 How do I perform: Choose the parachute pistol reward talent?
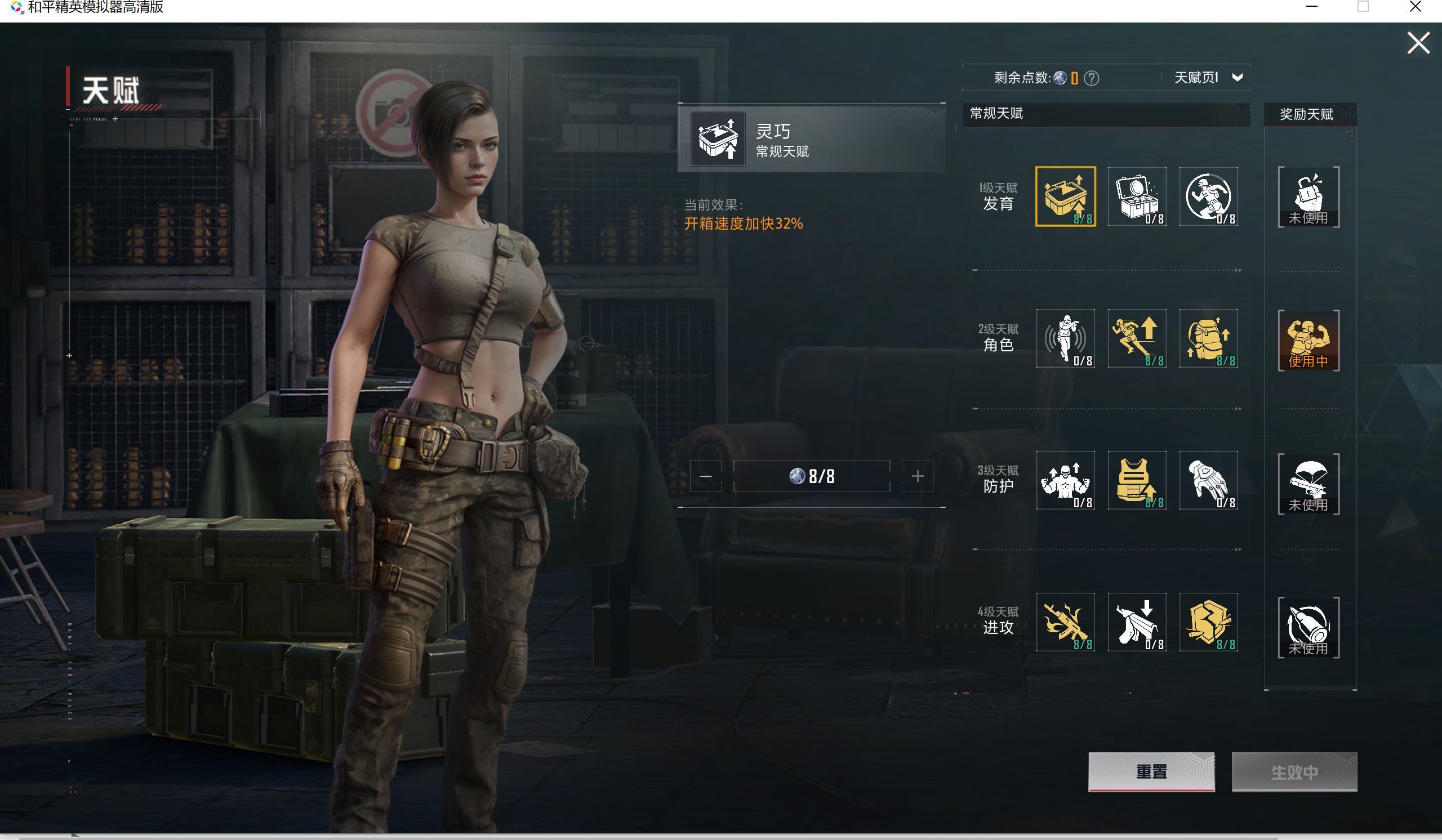(x=1308, y=484)
